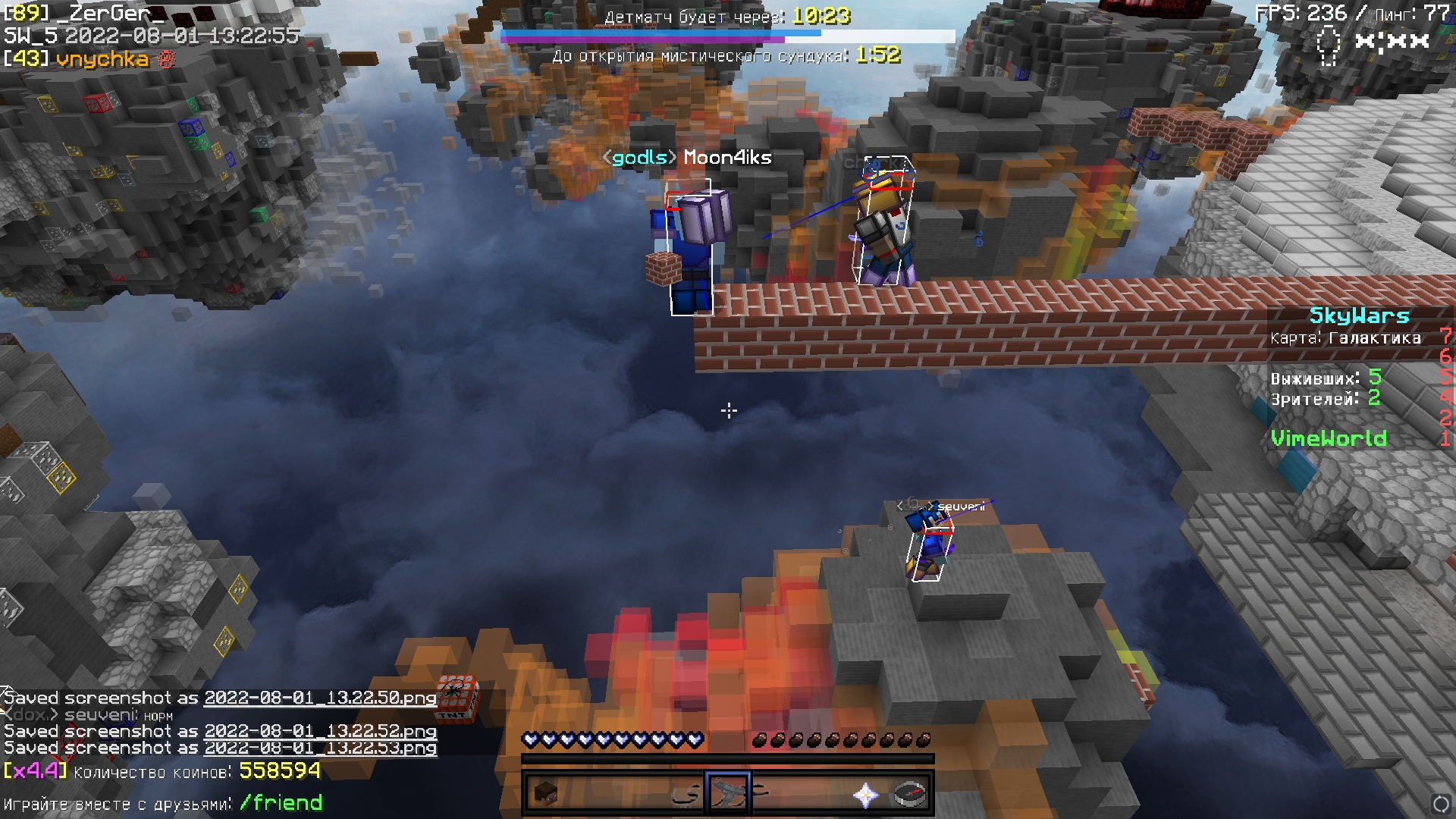The width and height of the screenshot is (1456, 819).
Task: Select the gun item in the hotbar
Action: pos(728,794)
